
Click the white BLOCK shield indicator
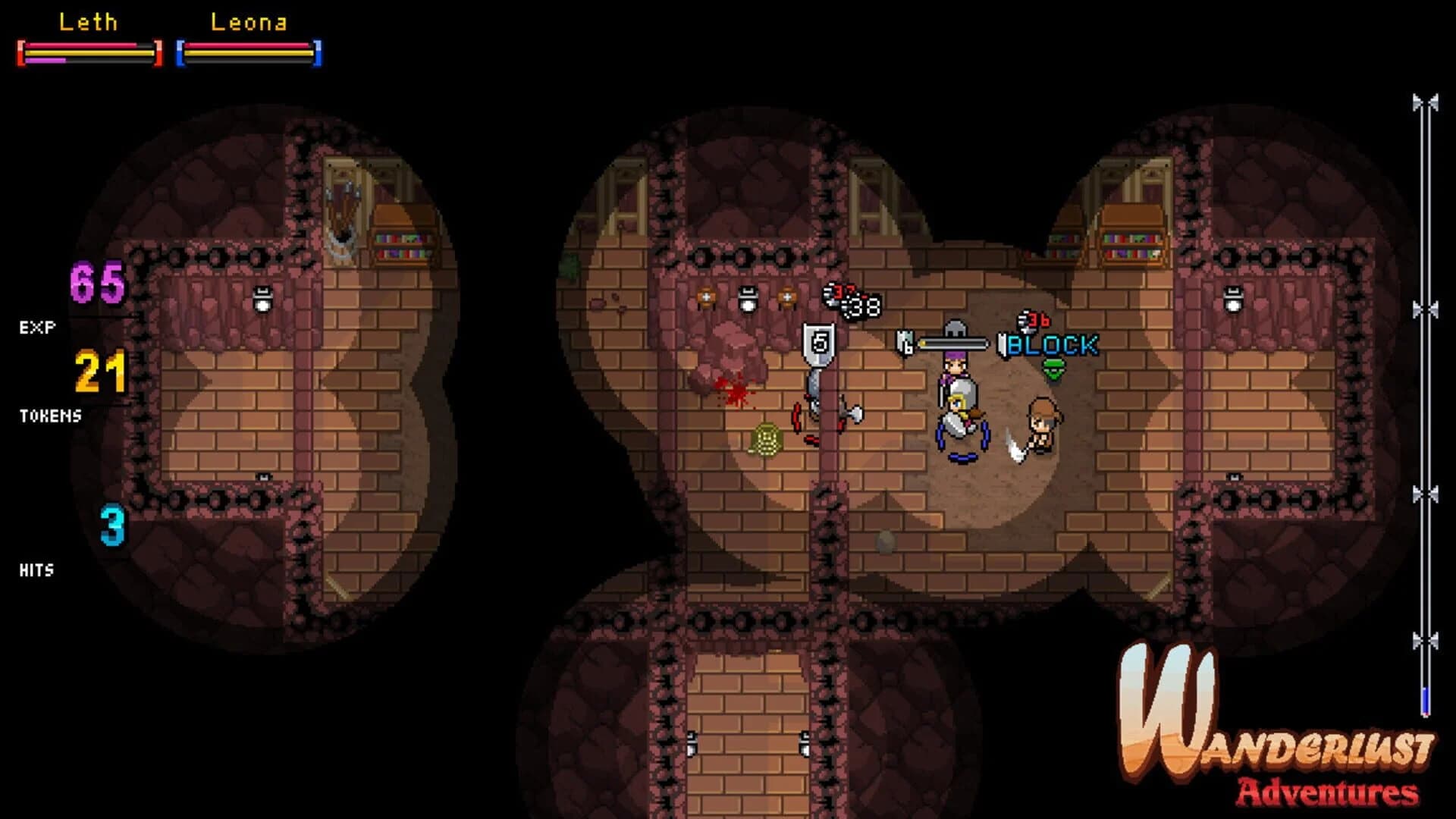tap(1003, 344)
